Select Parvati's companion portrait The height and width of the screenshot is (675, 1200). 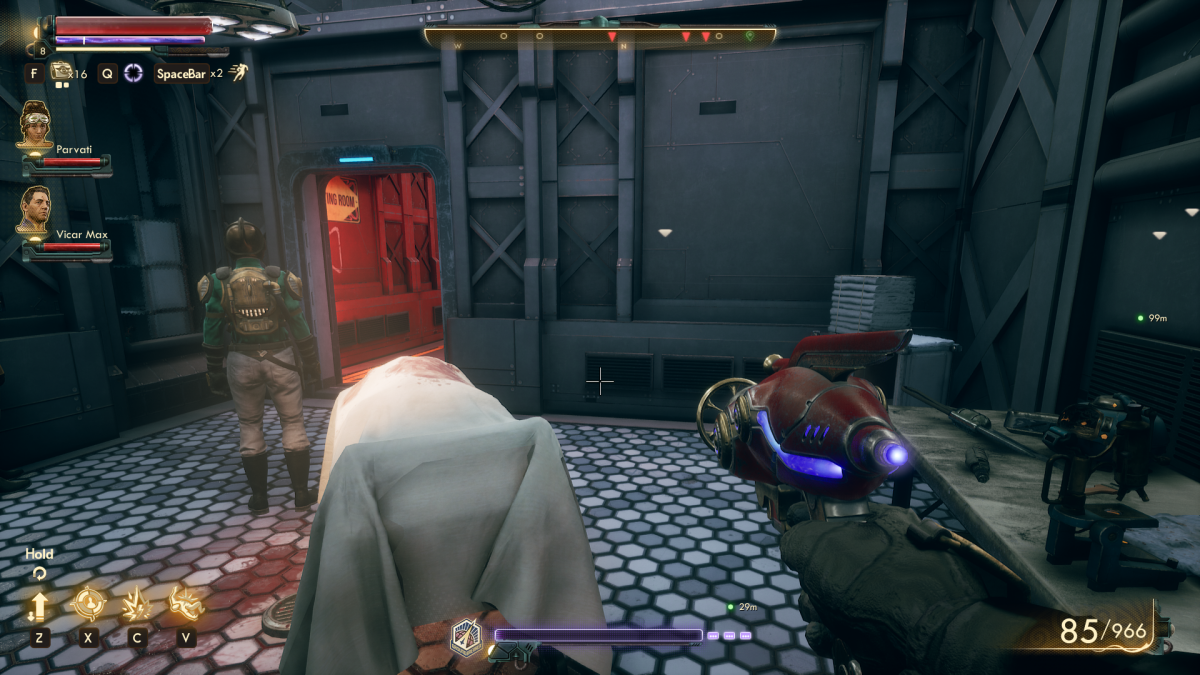click(34, 124)
